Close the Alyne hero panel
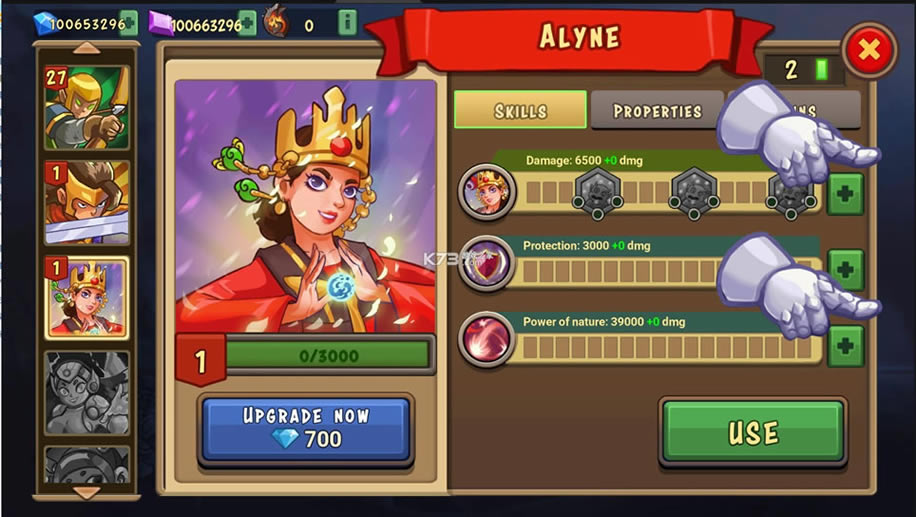916x517 pixels. pos(869,50)
